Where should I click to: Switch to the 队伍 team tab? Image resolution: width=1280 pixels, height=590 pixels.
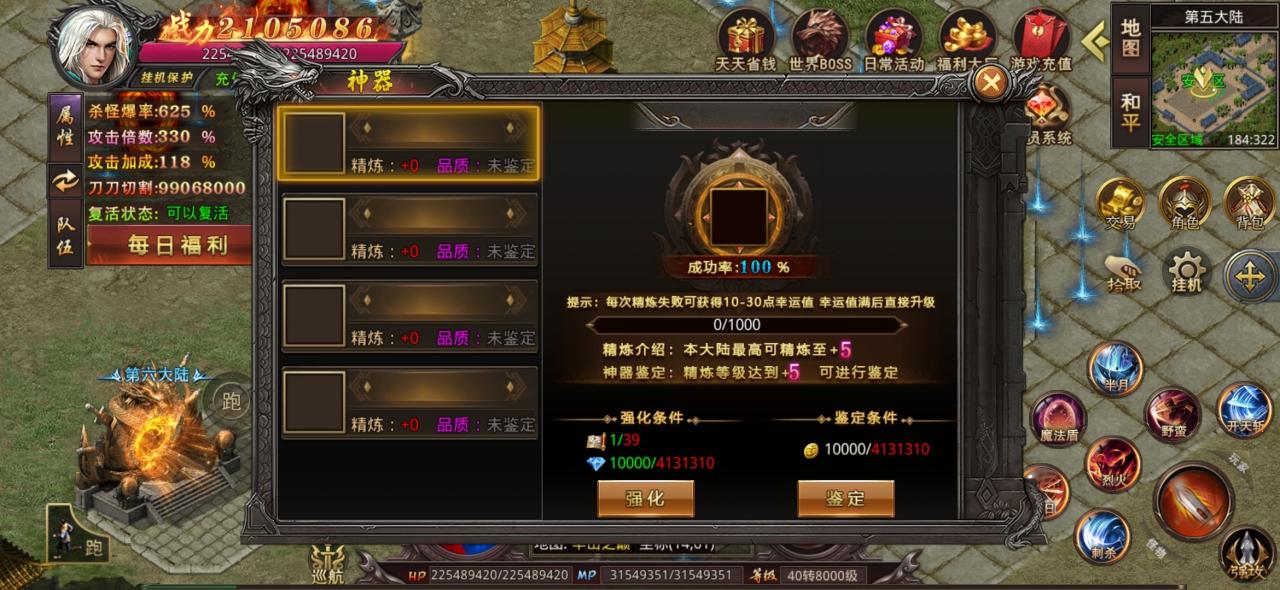(65, 235)
